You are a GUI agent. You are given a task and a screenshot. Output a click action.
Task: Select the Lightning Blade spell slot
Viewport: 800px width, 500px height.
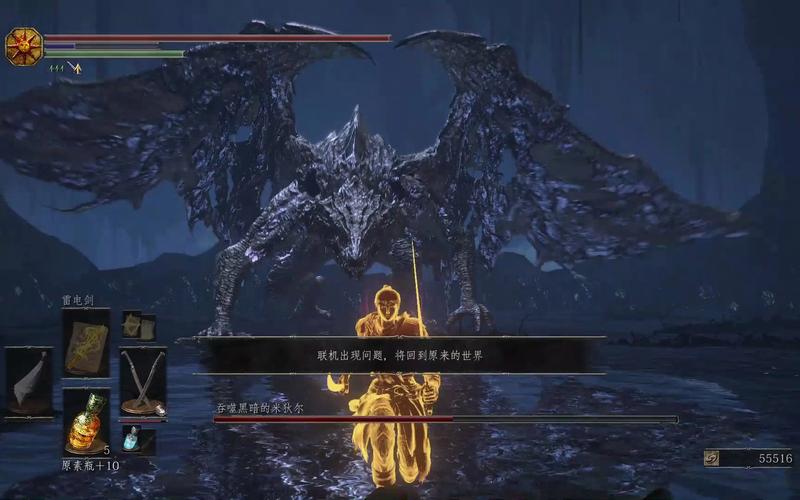pos(87,342)
